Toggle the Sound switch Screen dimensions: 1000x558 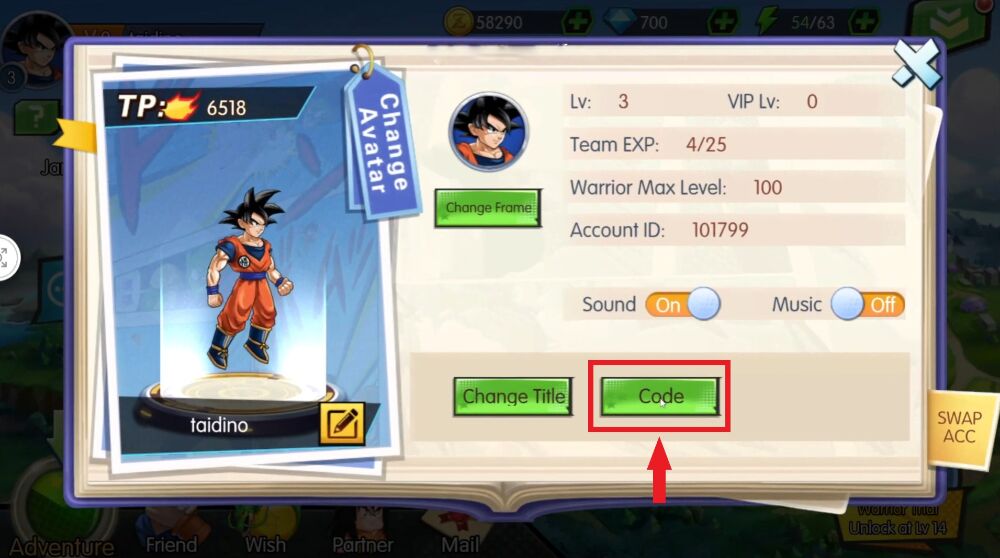[x=683, y=304]
